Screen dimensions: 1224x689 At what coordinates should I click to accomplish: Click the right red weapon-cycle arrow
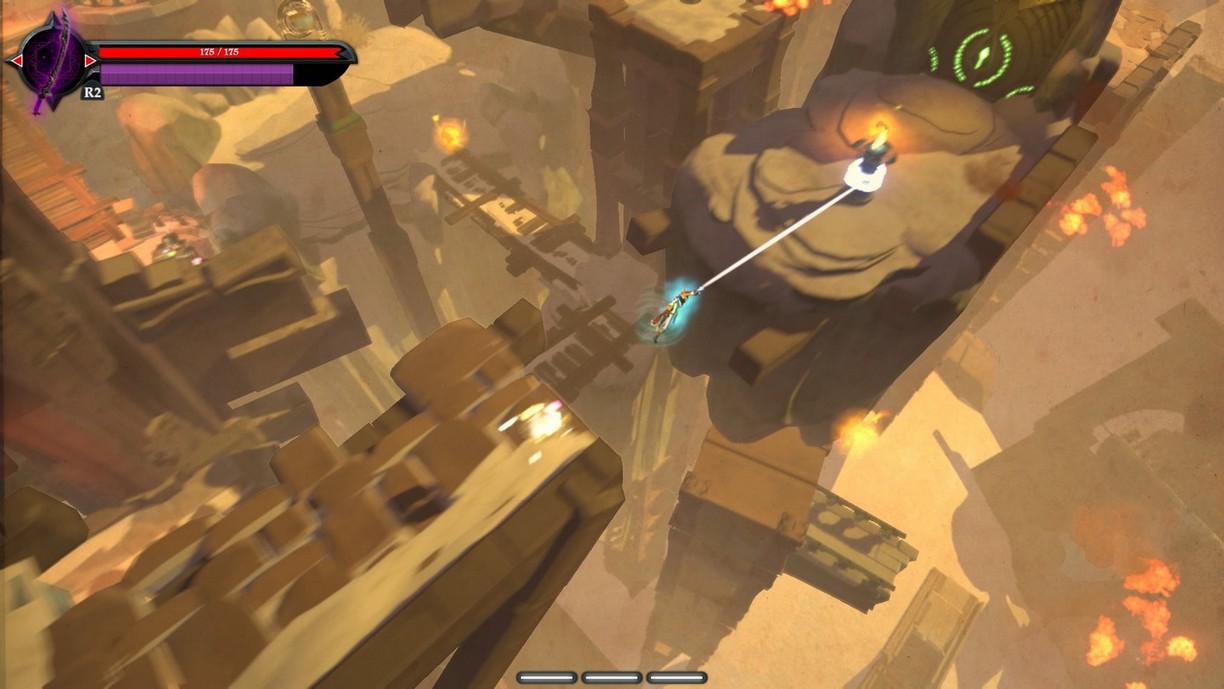point(90,61)
